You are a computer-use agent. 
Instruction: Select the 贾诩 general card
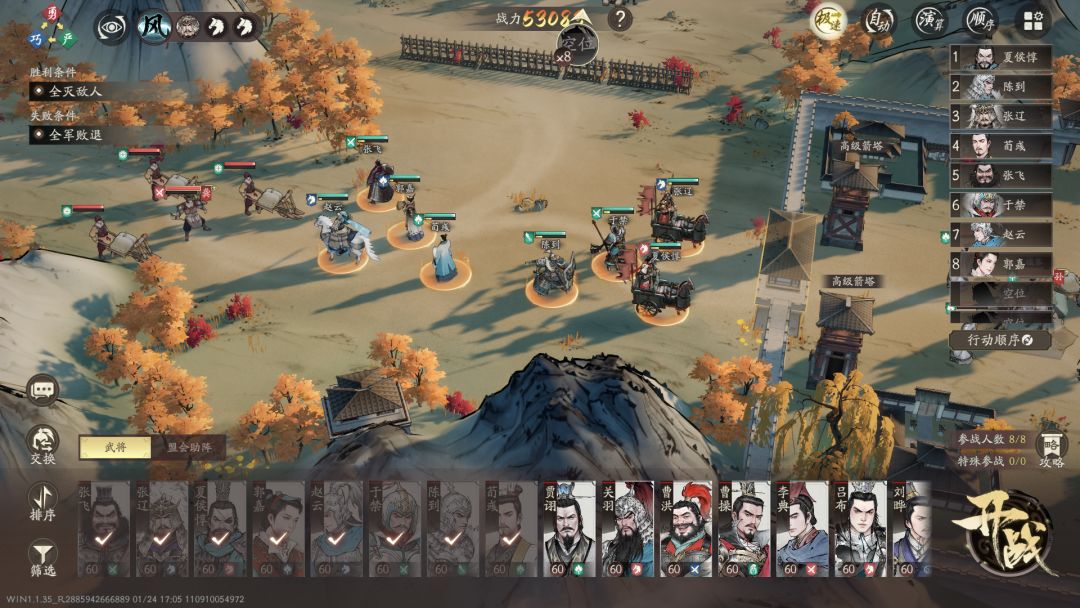(569, 529)
